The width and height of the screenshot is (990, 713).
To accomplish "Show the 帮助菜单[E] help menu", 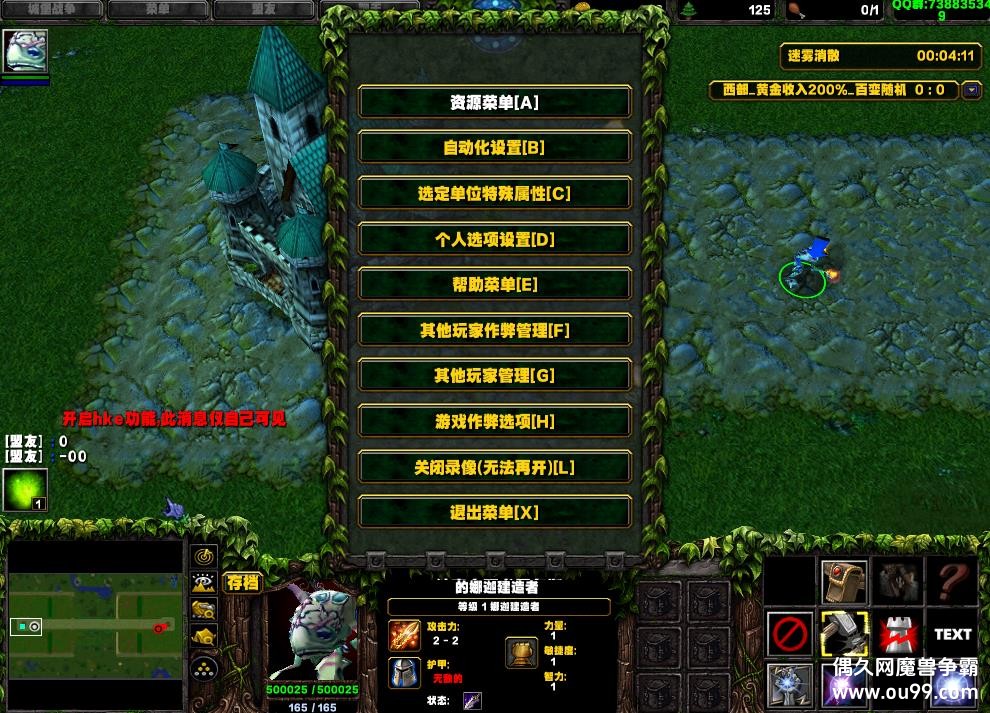I will coord(494,284).
